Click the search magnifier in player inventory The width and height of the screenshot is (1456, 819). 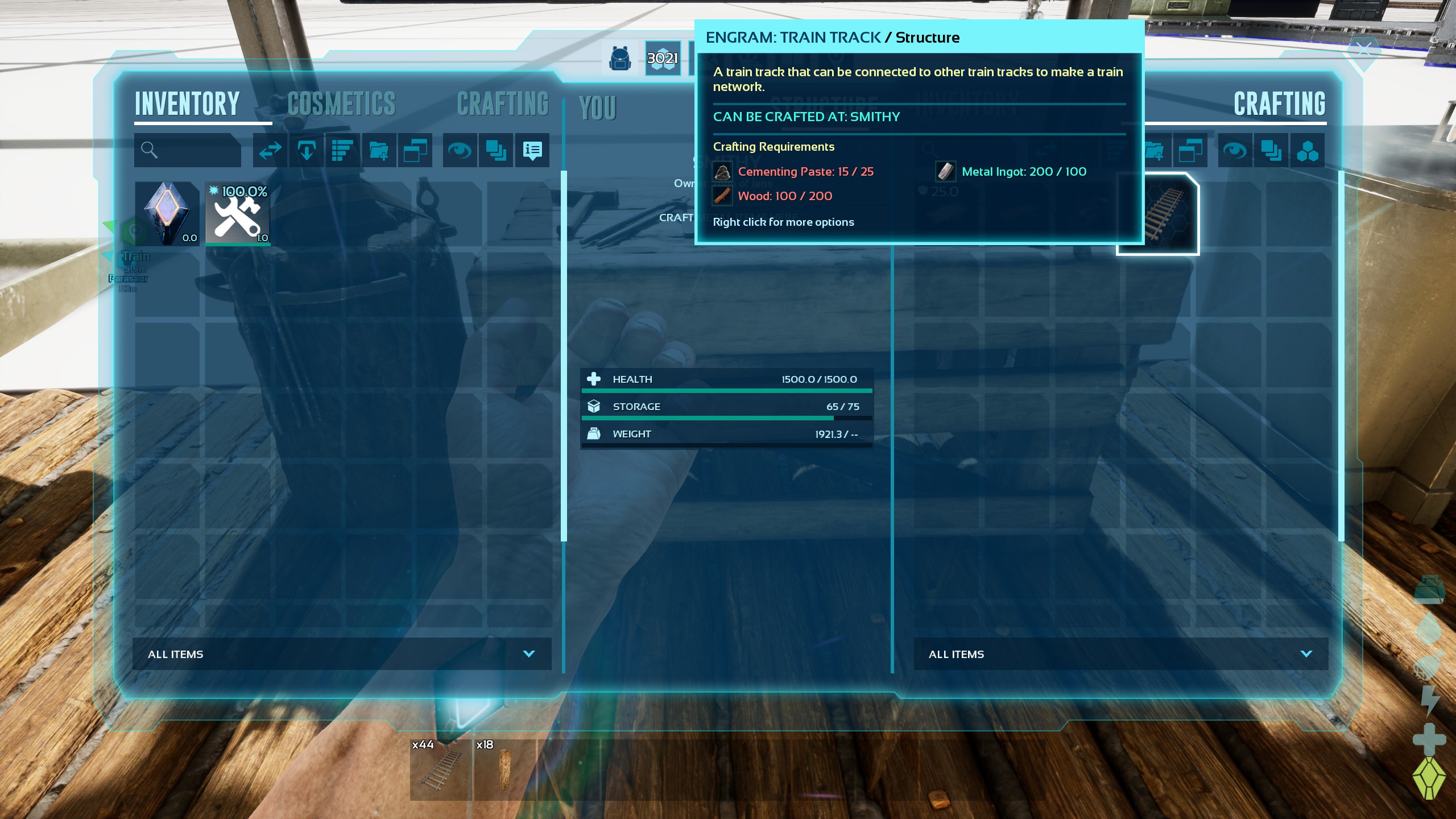coord(149,150)
